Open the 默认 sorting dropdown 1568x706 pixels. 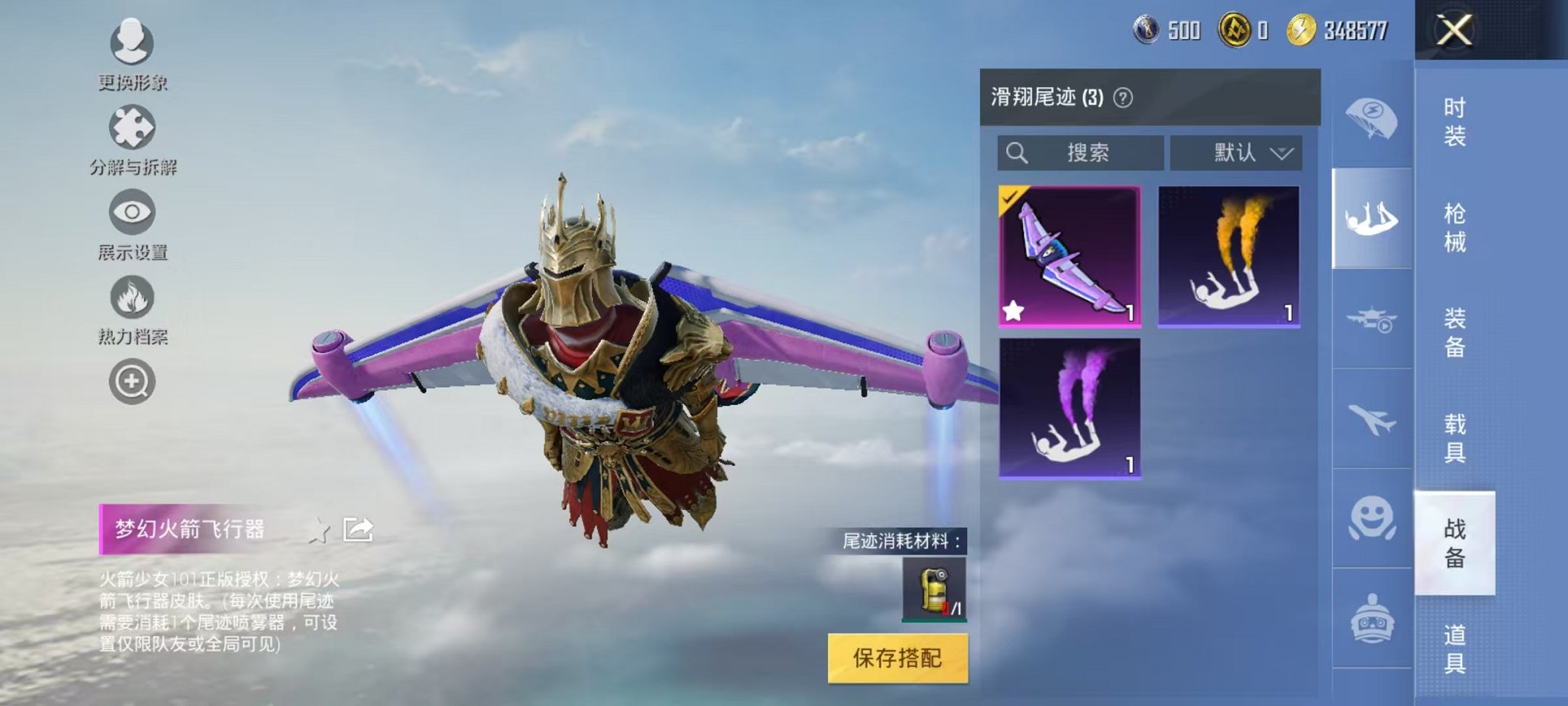pos(1234,152)
